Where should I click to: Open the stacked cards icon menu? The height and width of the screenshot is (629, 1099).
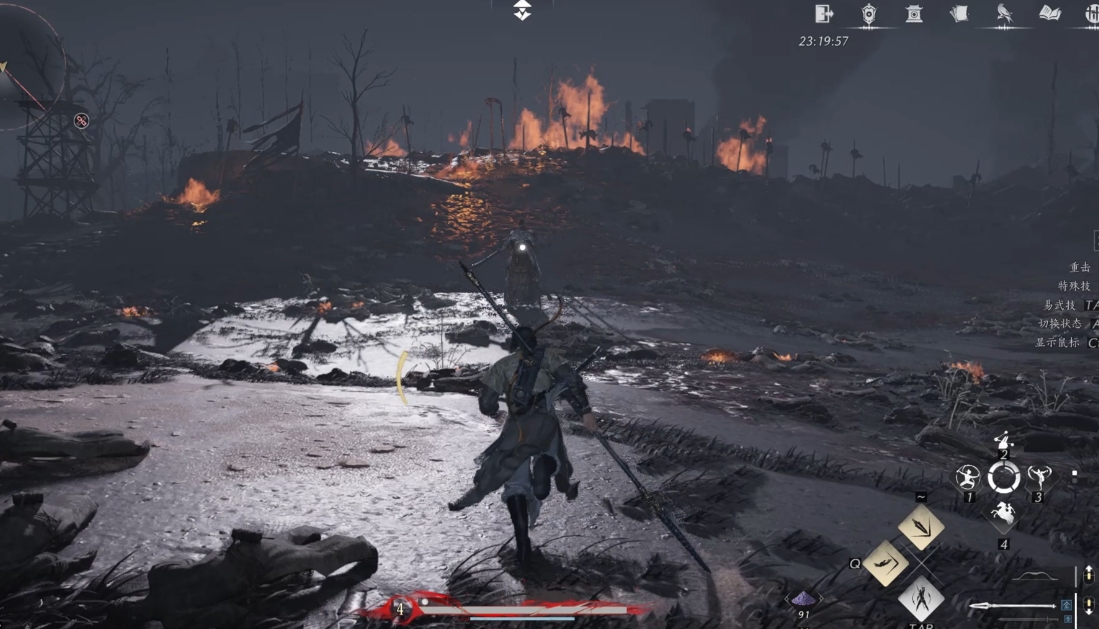959,13
